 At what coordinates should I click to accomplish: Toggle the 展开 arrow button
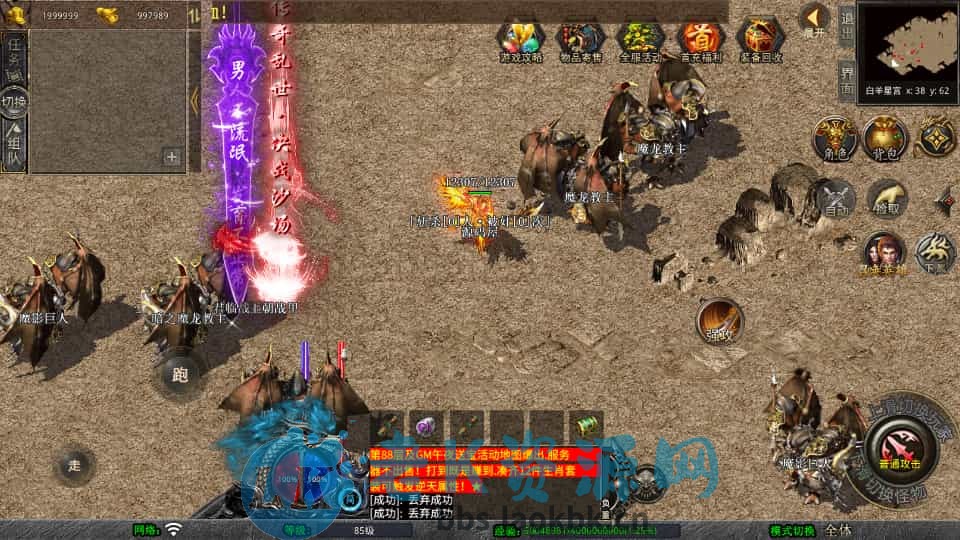[x=816, y=20]
